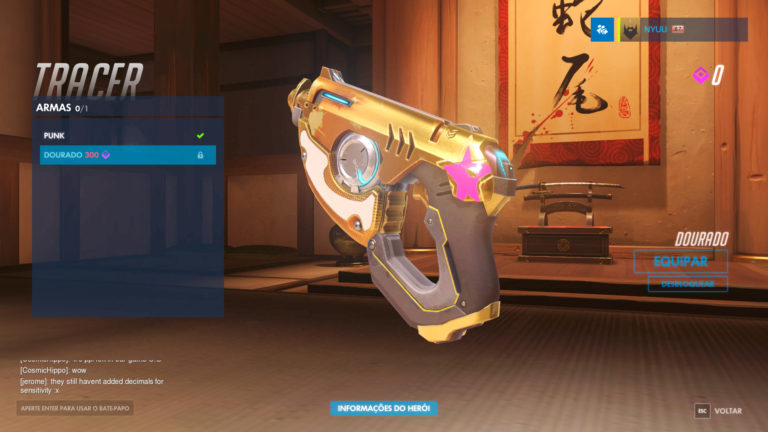
Task: Go back with the Voltar button
Action: coord(719,411)
